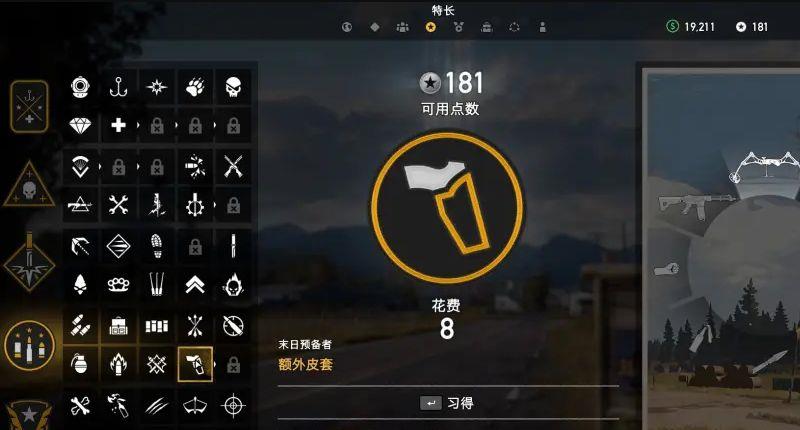Select the brass knuckles perk
This screenshot has width=800, height=430.
click(119, 284)
